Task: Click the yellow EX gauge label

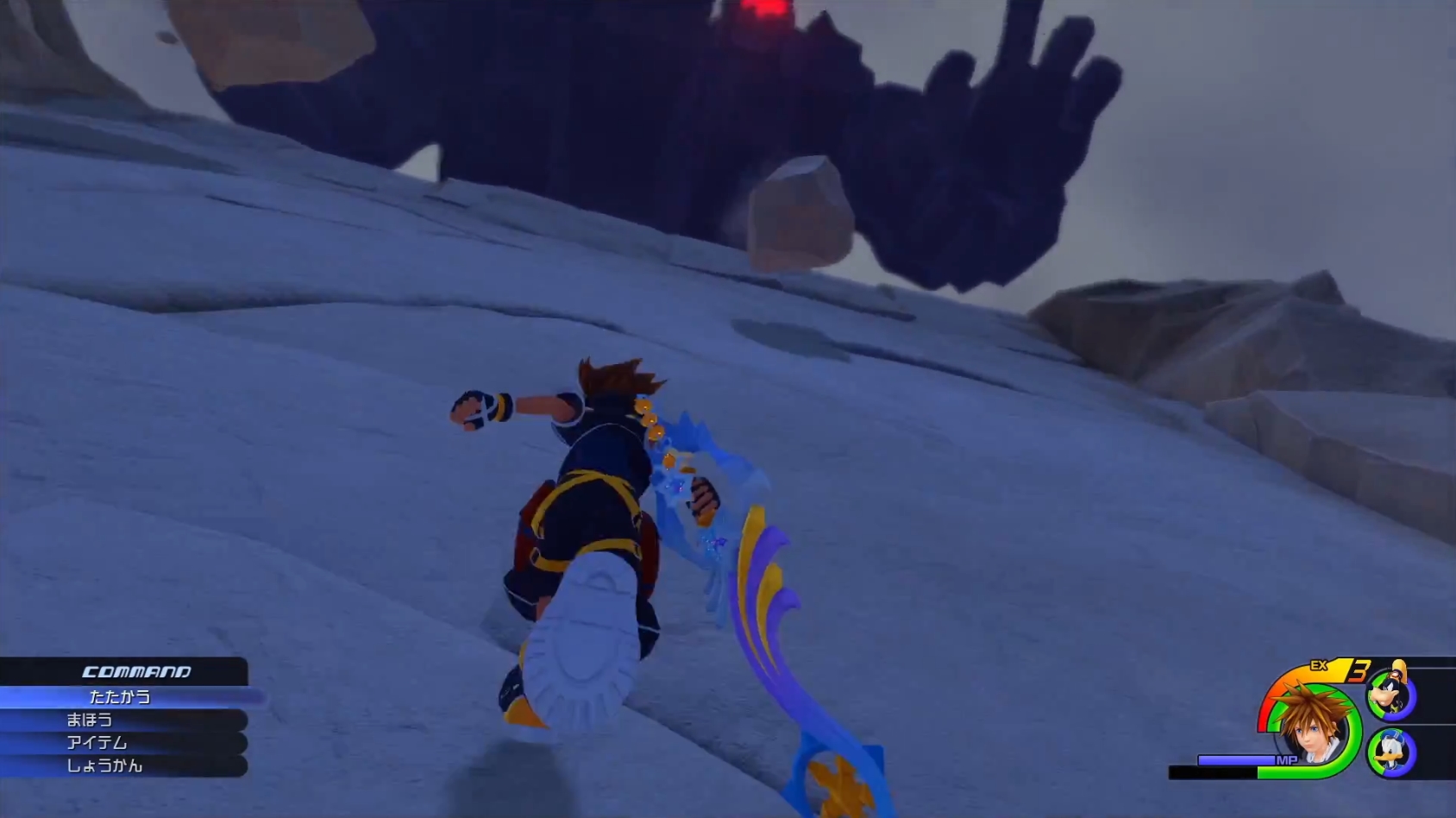Action: (x=1319, y=666)
